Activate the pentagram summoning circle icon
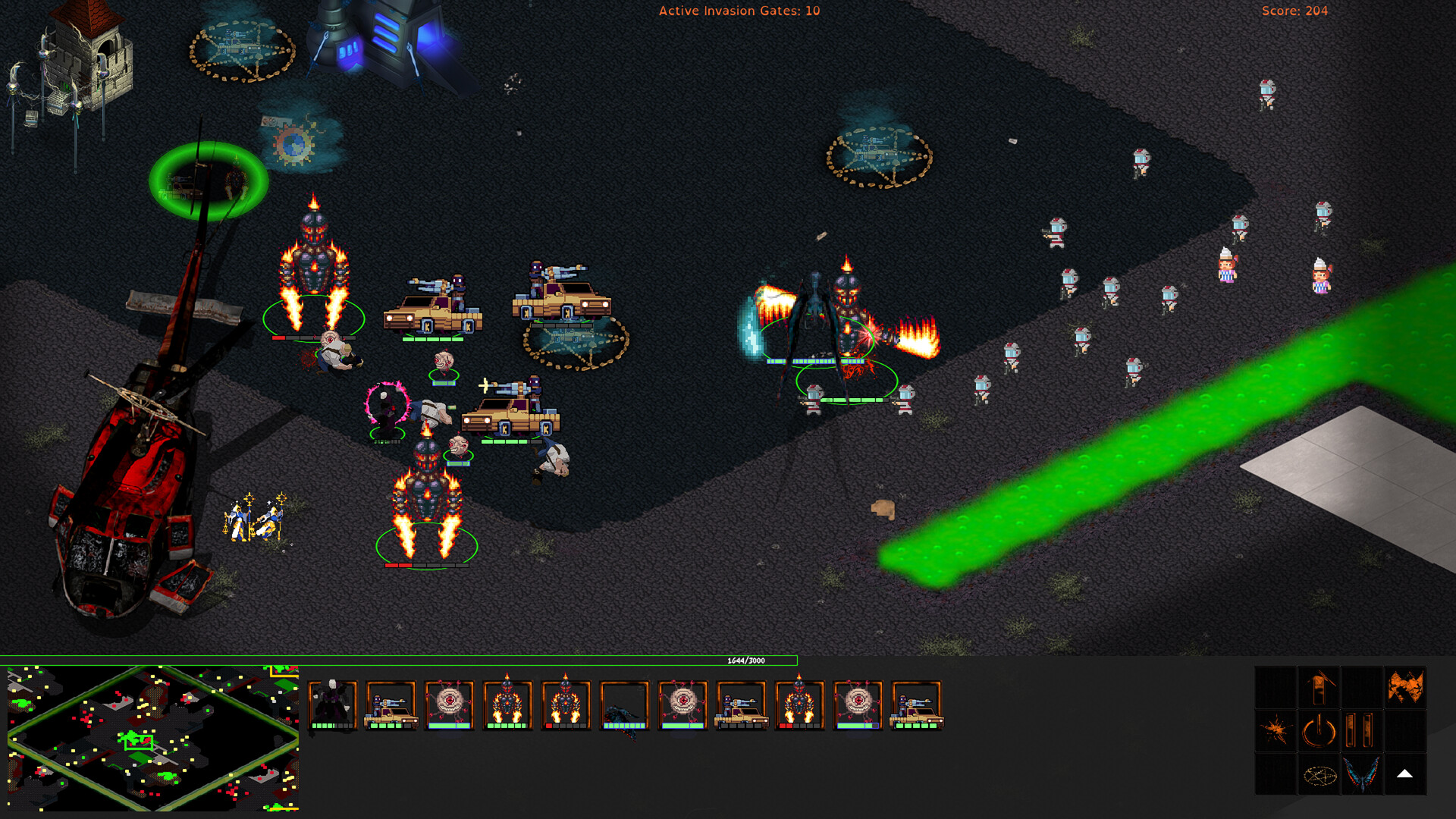This screenshot has height=819, width=1456. pyautogui.click(x=1321, y=775)
